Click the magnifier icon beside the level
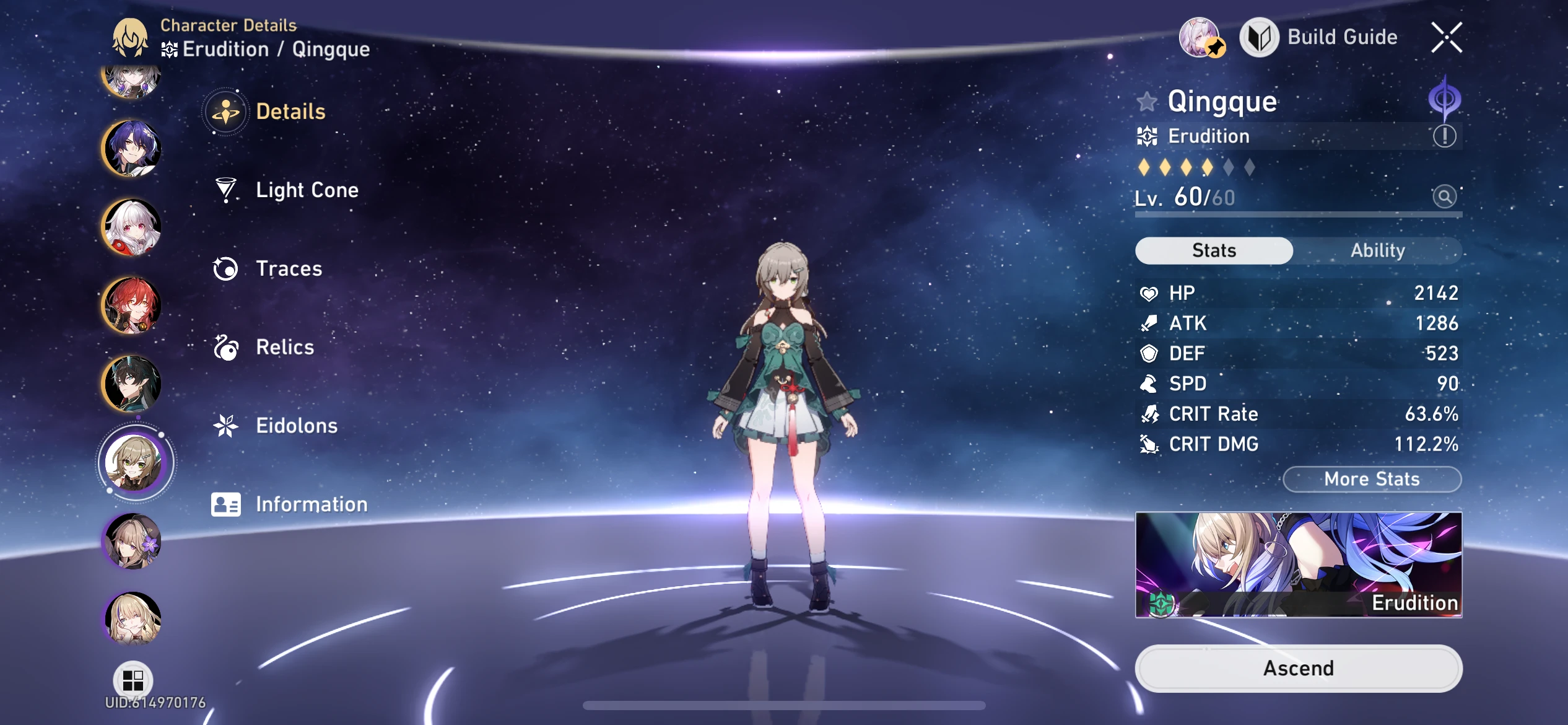1568x725 pixels. point(1444,196)
